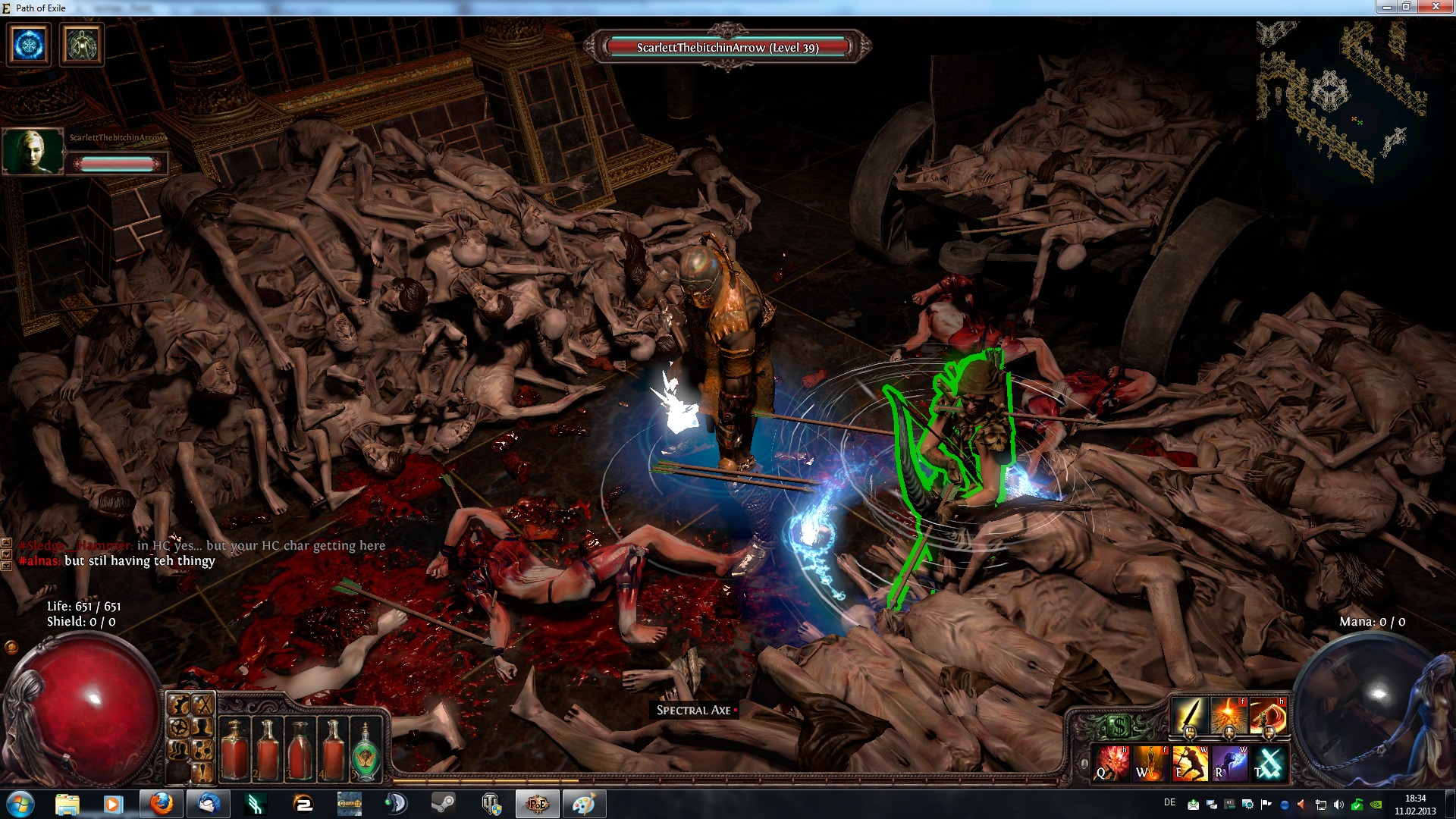Use the leaping warrior skill on E
Image resolution: width=1456 pixels, height=819 pixels.
1189,763
